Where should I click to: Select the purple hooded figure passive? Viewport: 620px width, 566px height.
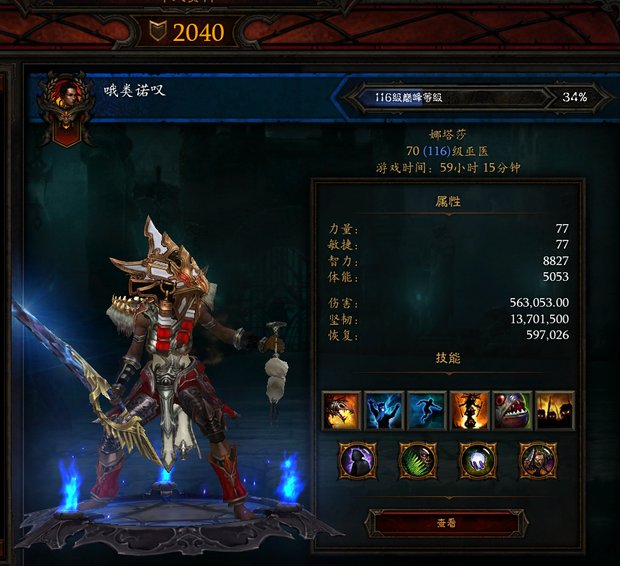pos(357,461)
